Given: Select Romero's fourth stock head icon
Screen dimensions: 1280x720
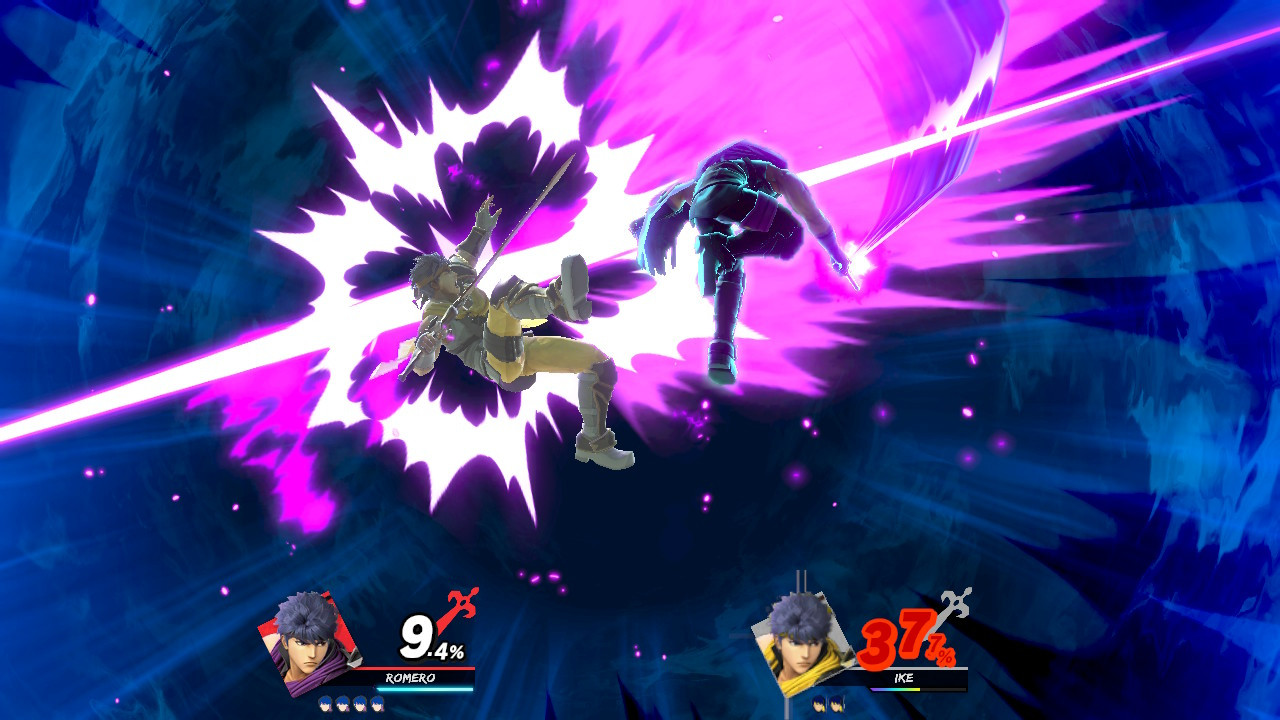Looking at the screenshot, I should pos(376,703).
